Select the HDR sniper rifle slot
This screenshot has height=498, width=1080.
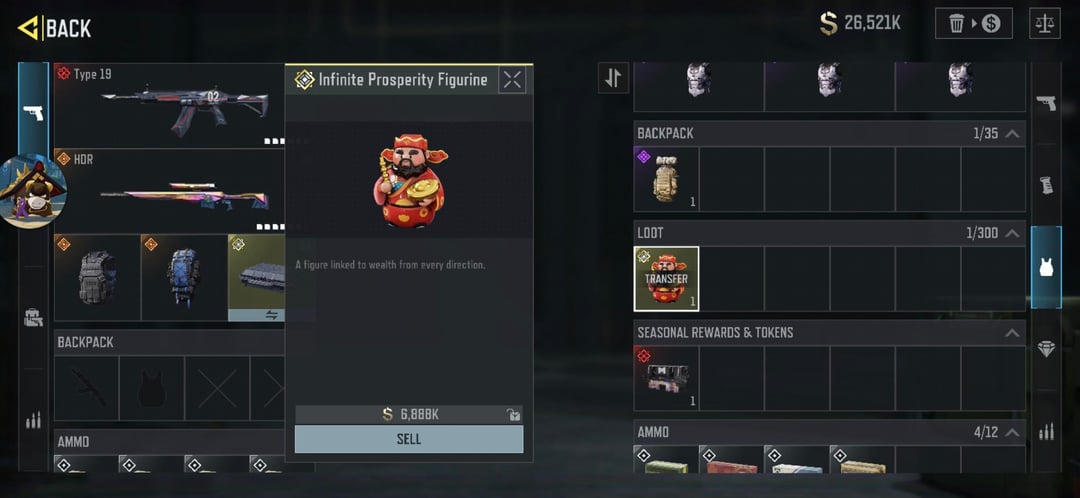coord(168,191)
